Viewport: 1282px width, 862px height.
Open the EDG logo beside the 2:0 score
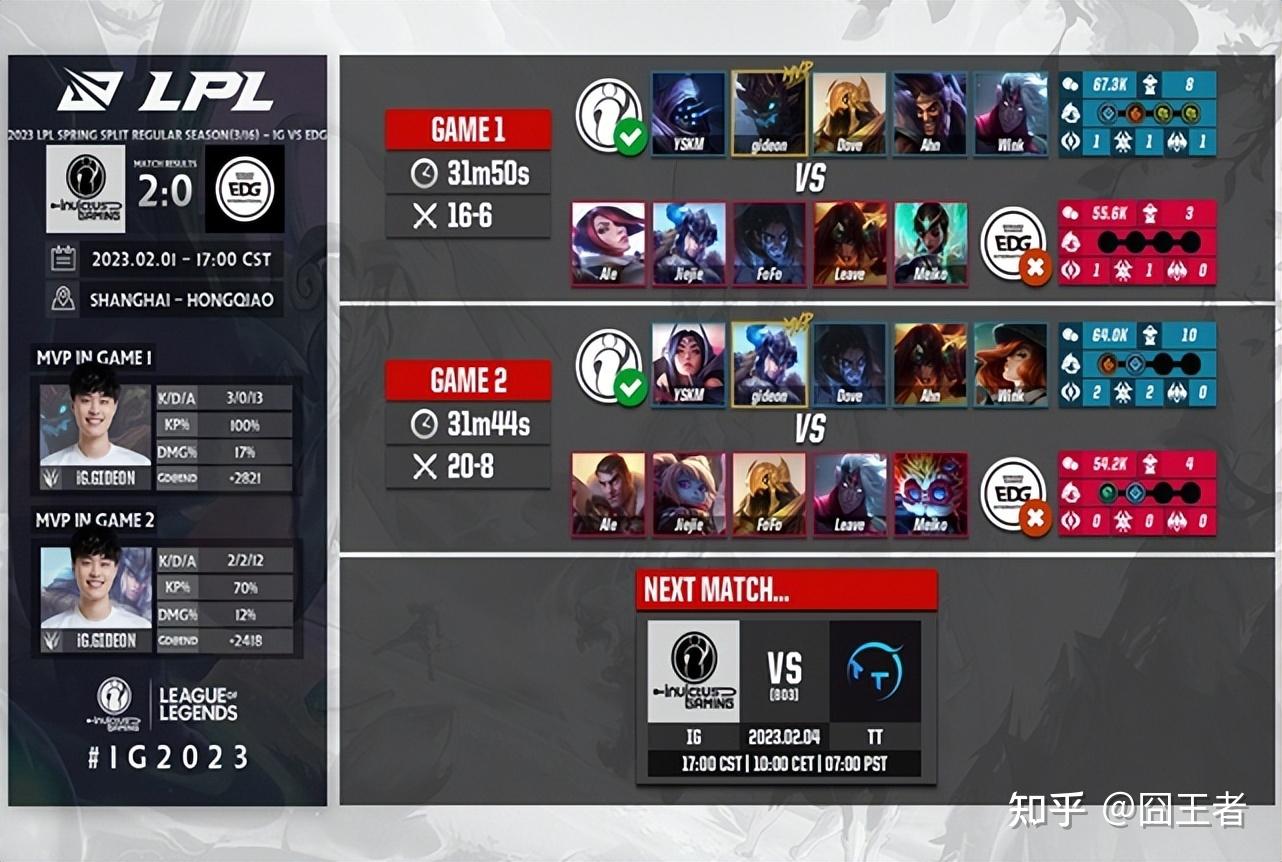click(x=245, y=188)
